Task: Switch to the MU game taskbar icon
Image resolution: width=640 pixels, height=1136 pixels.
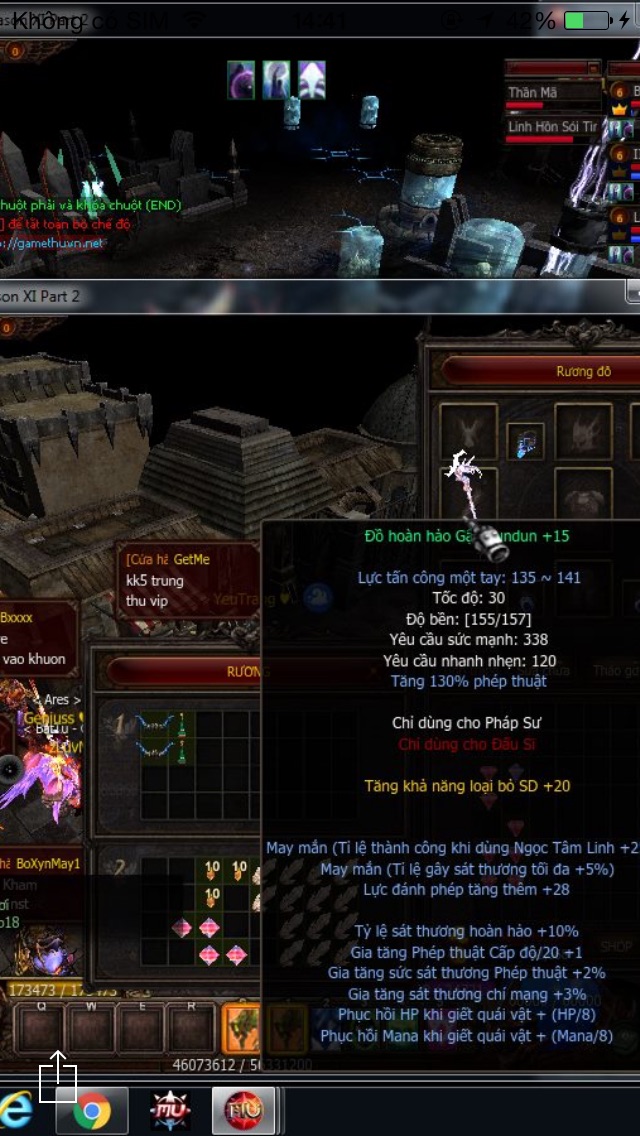Action: (170, 1111)
